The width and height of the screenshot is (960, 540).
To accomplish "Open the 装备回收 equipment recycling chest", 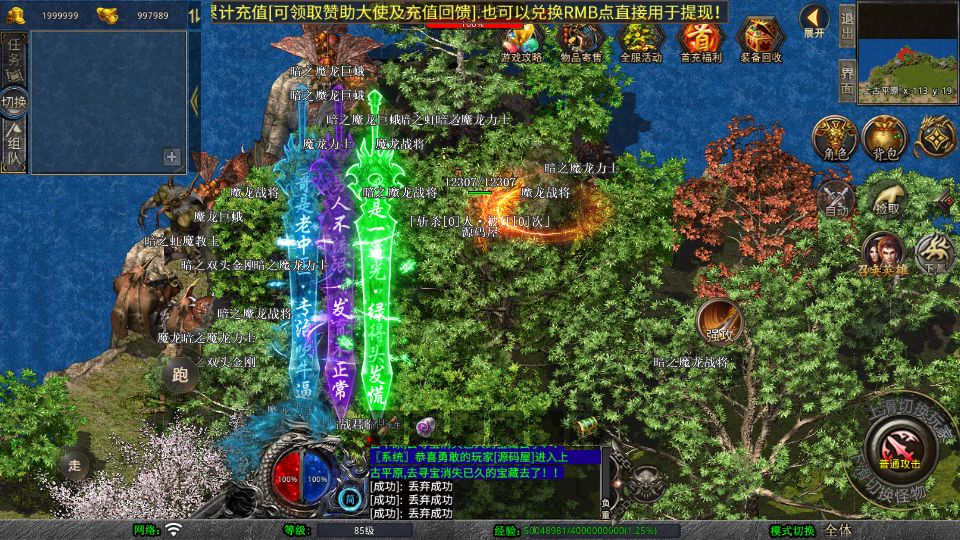I will (x=761, y=38).
